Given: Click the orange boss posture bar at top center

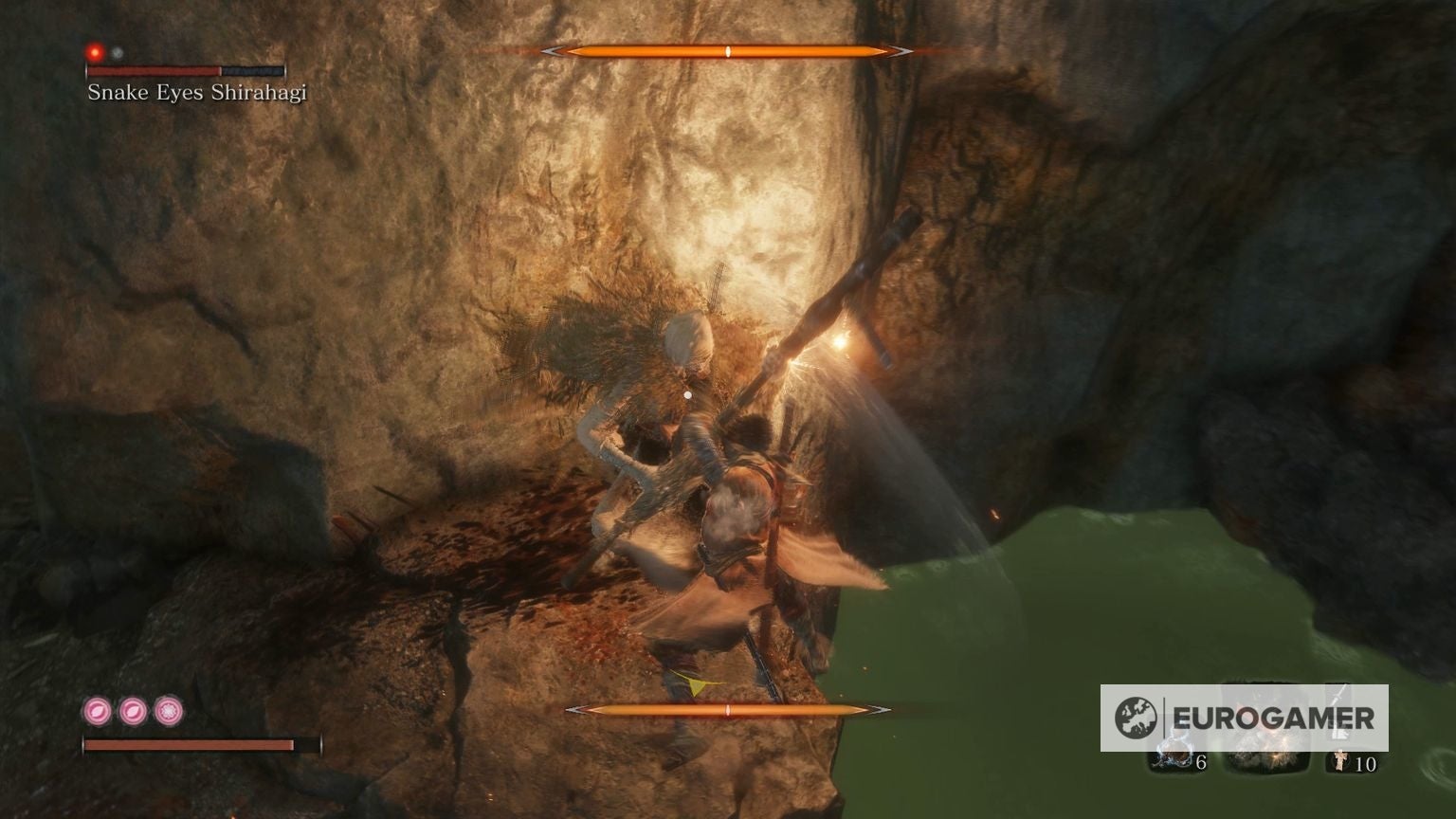Looking at the screenshot, I should [x=726, y=52].
